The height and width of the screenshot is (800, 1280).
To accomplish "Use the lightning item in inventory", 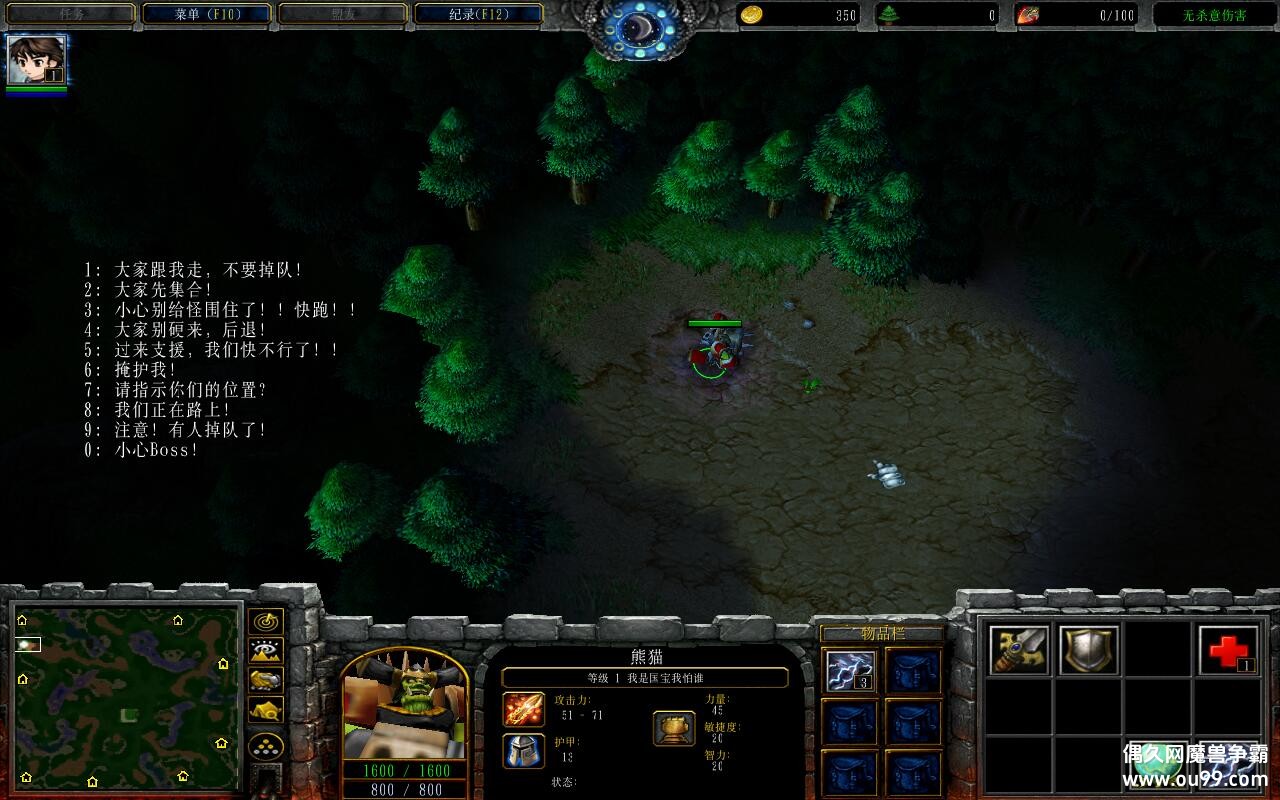I will coord(851,670).
